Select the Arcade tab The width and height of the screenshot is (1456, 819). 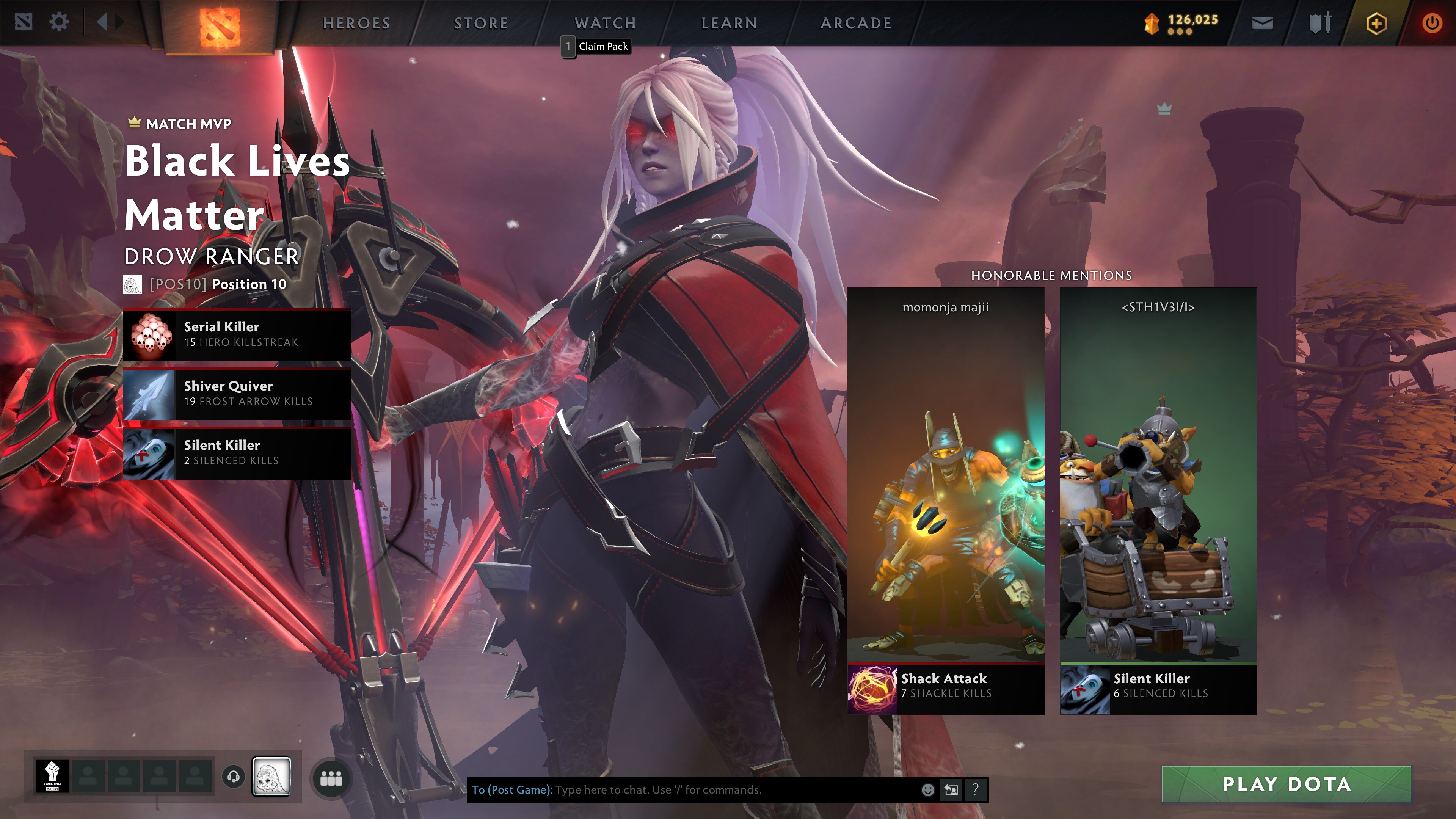pyautogui.click(x=856, y=23)
